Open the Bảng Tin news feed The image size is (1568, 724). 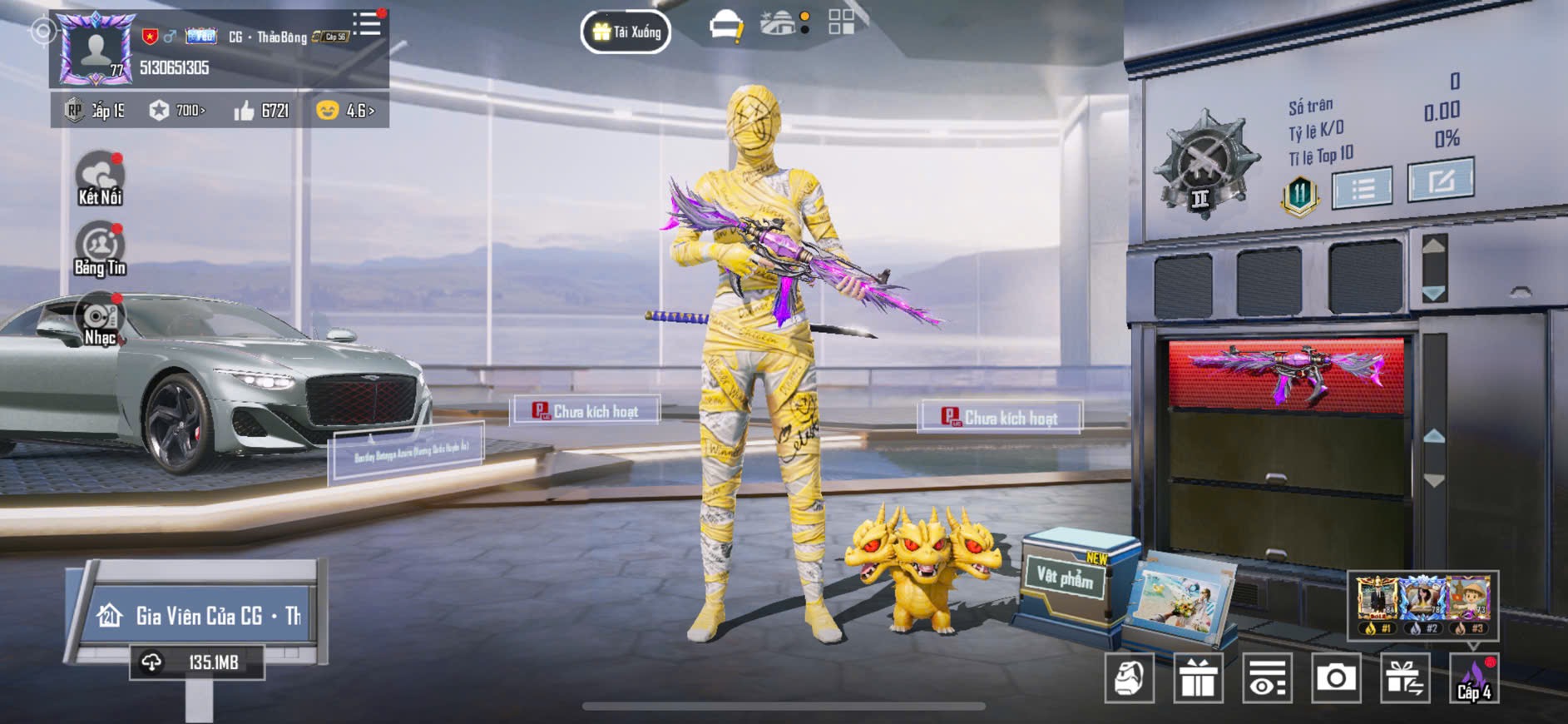[100, 249]
